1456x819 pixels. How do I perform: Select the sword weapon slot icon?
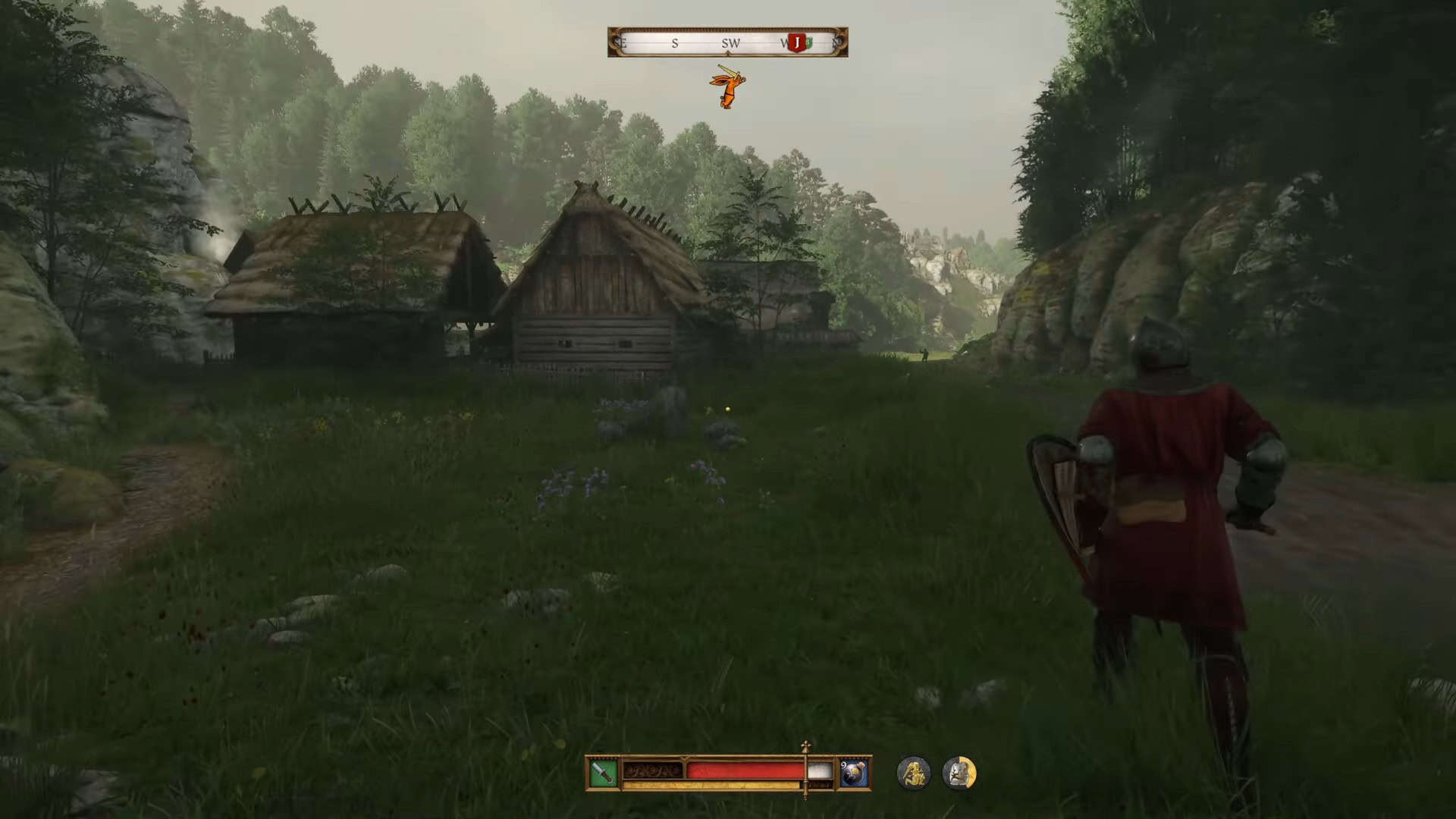click(x=603, y=772)
